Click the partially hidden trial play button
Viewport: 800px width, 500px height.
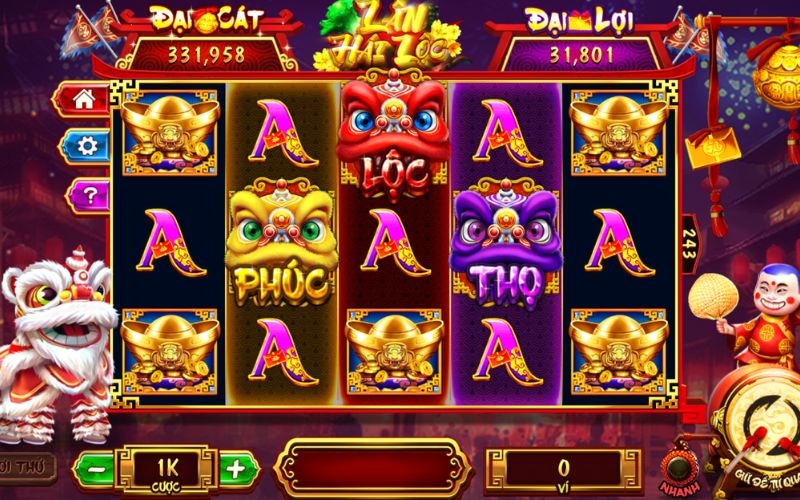pyautogui.click(x=20, y=467)
